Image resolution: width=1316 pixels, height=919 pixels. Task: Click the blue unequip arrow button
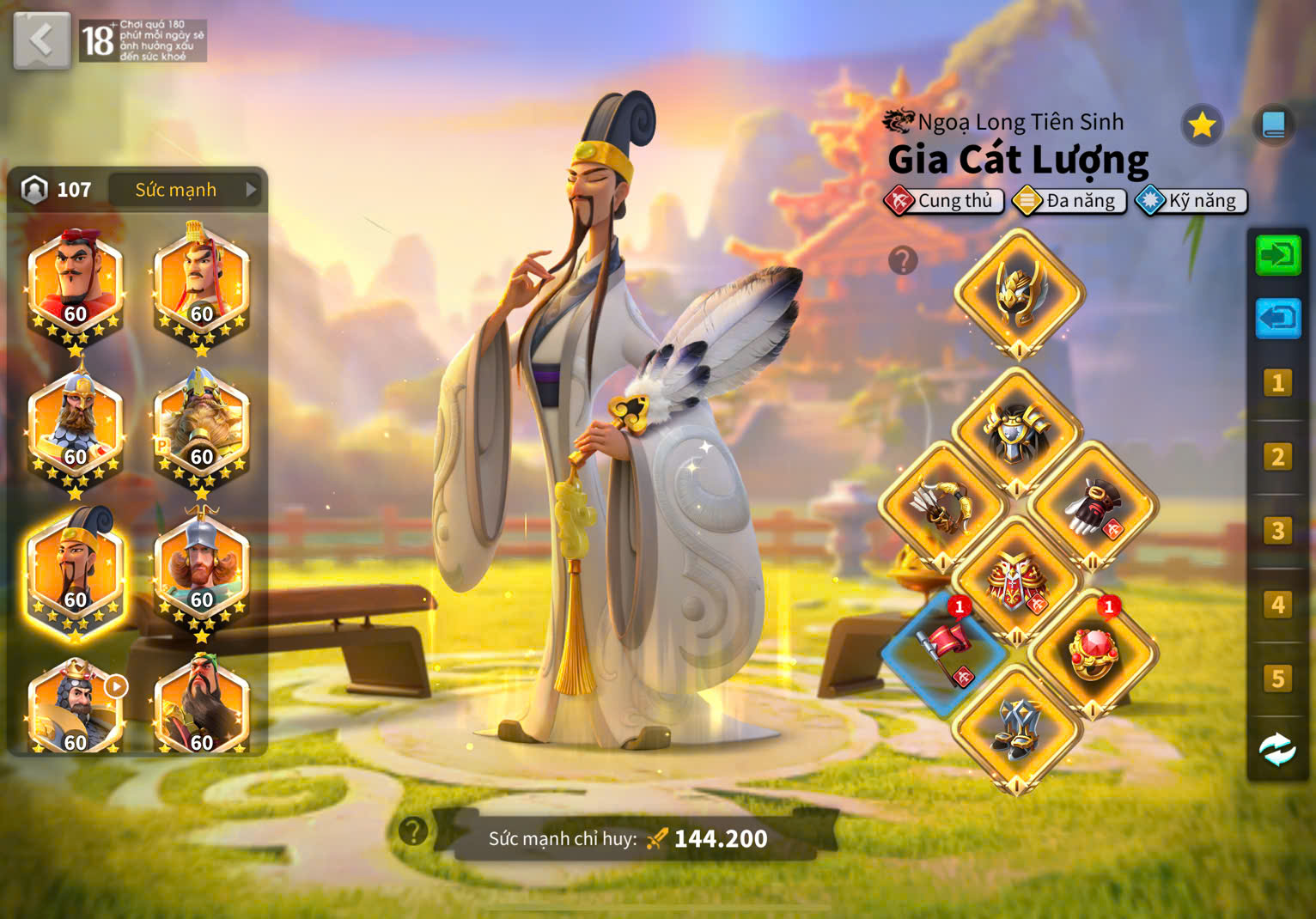click(1277, 319)
